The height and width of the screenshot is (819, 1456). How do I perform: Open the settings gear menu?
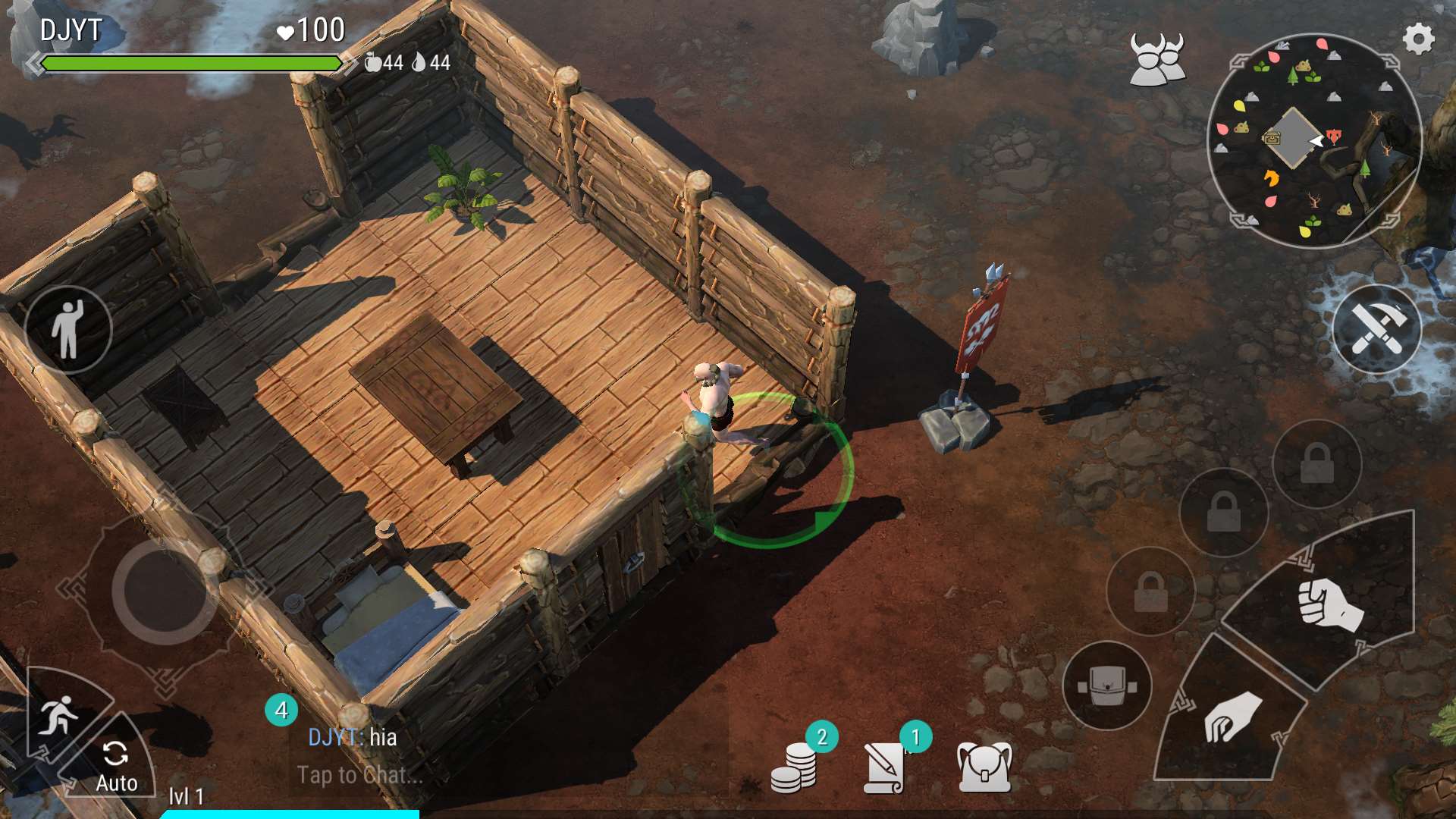point(1418,39)
